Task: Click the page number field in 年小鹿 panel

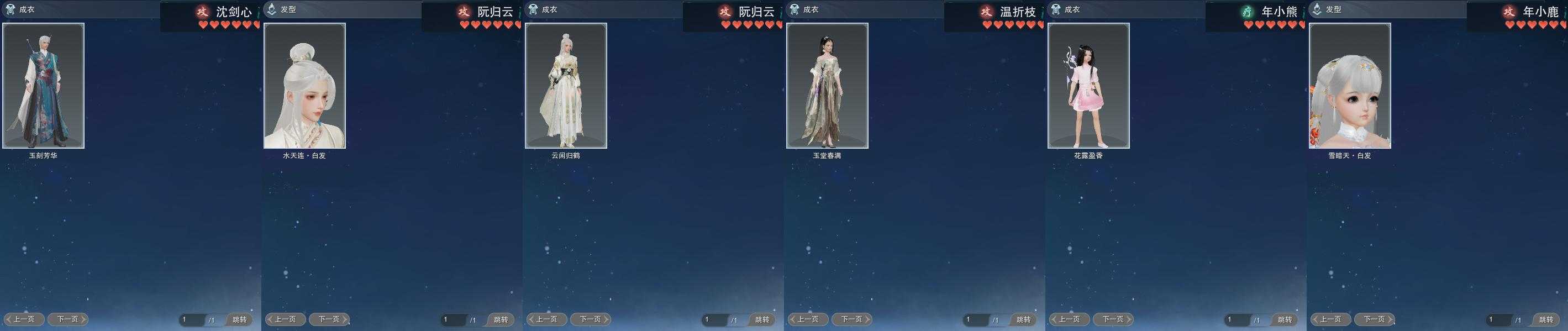Action: (1497, 319)
